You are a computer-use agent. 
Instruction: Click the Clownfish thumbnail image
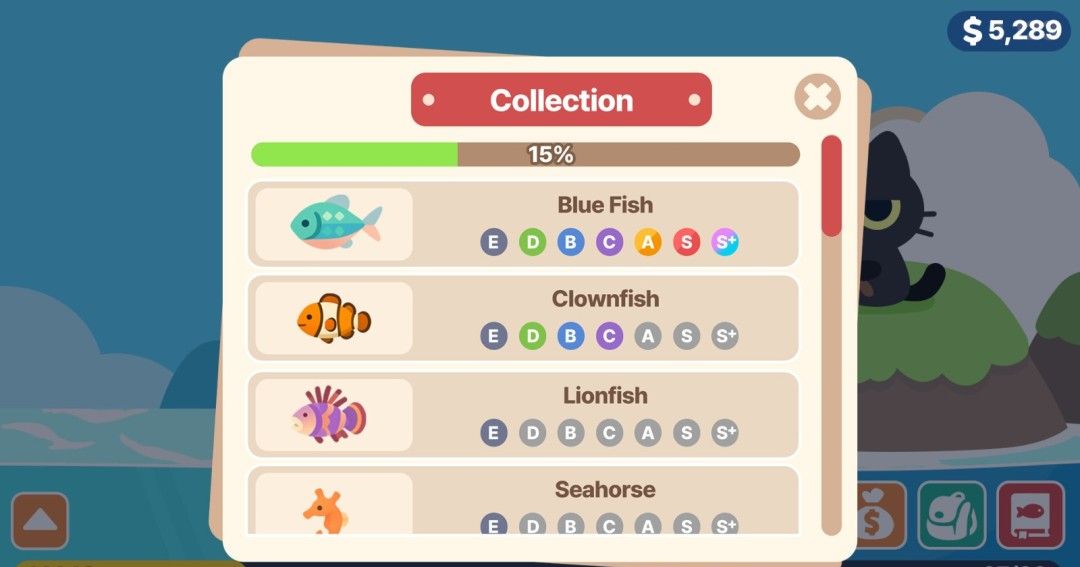[334, 319]
